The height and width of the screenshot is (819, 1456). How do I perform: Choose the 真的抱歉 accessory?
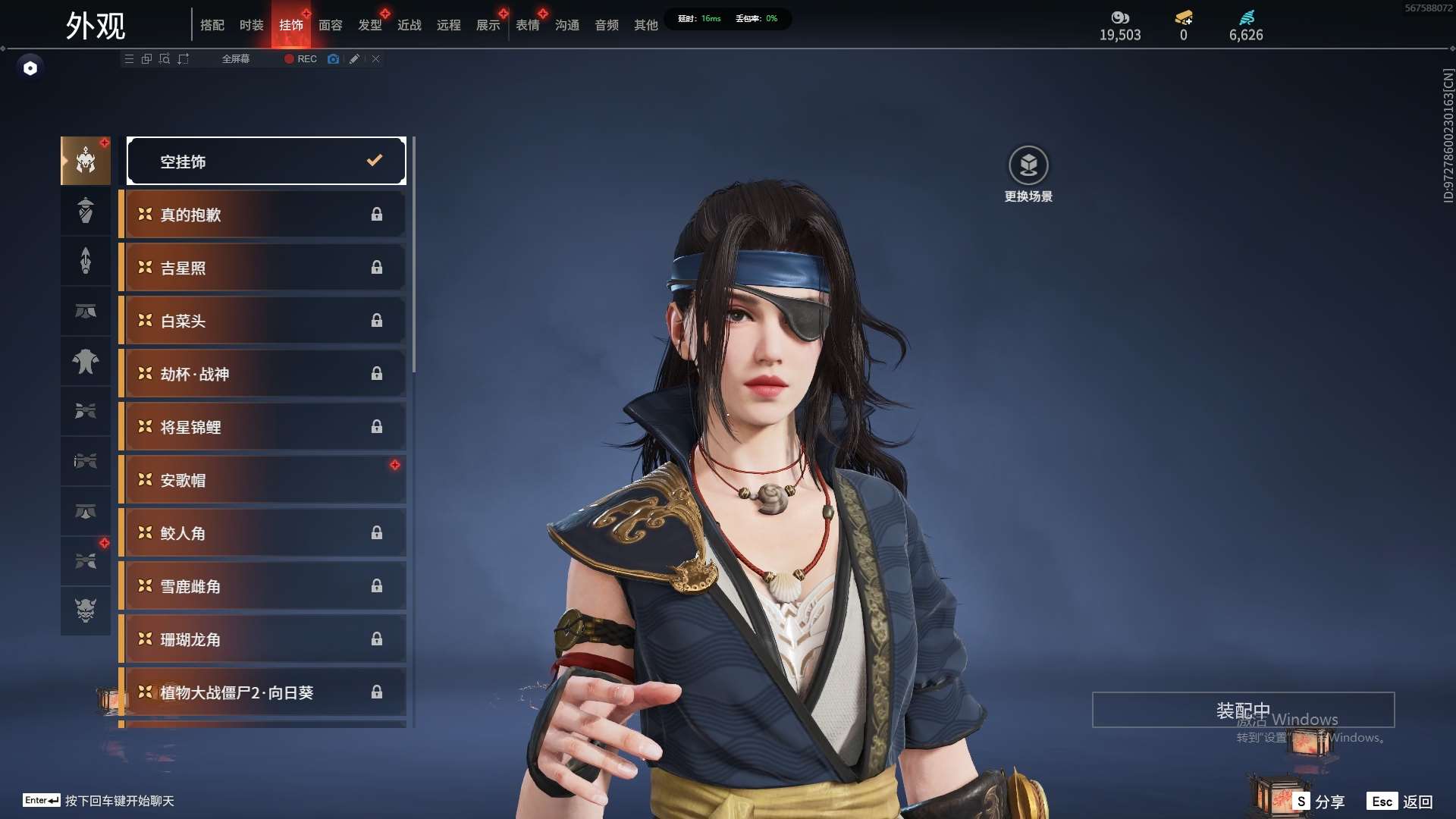264,215
